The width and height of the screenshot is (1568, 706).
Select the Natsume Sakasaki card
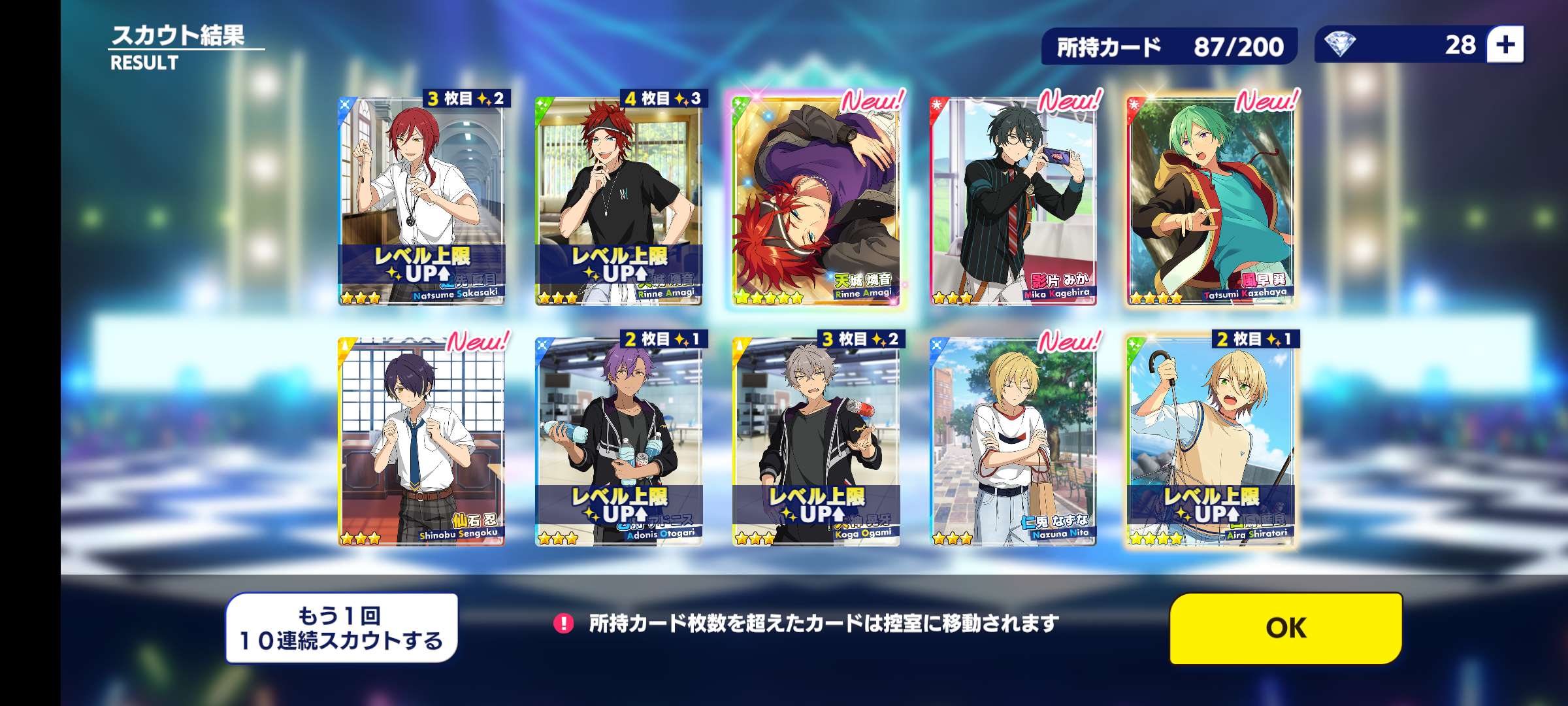[x=421, y=201]
